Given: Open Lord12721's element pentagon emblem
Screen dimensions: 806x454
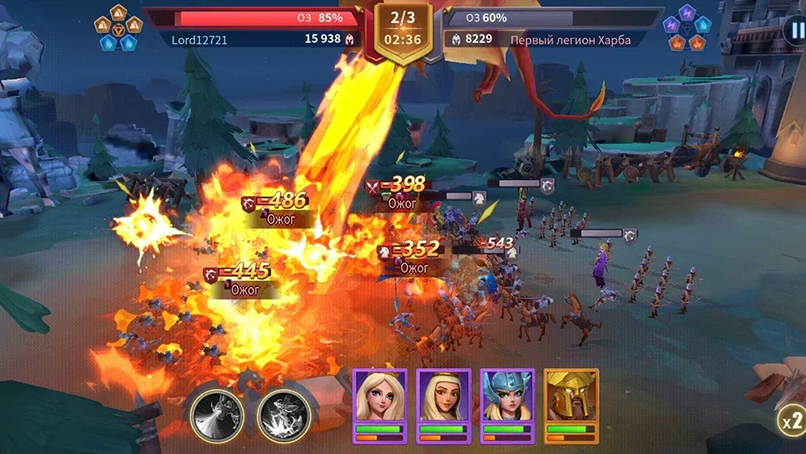Looking at the screenshot, I should pos(118,27).
